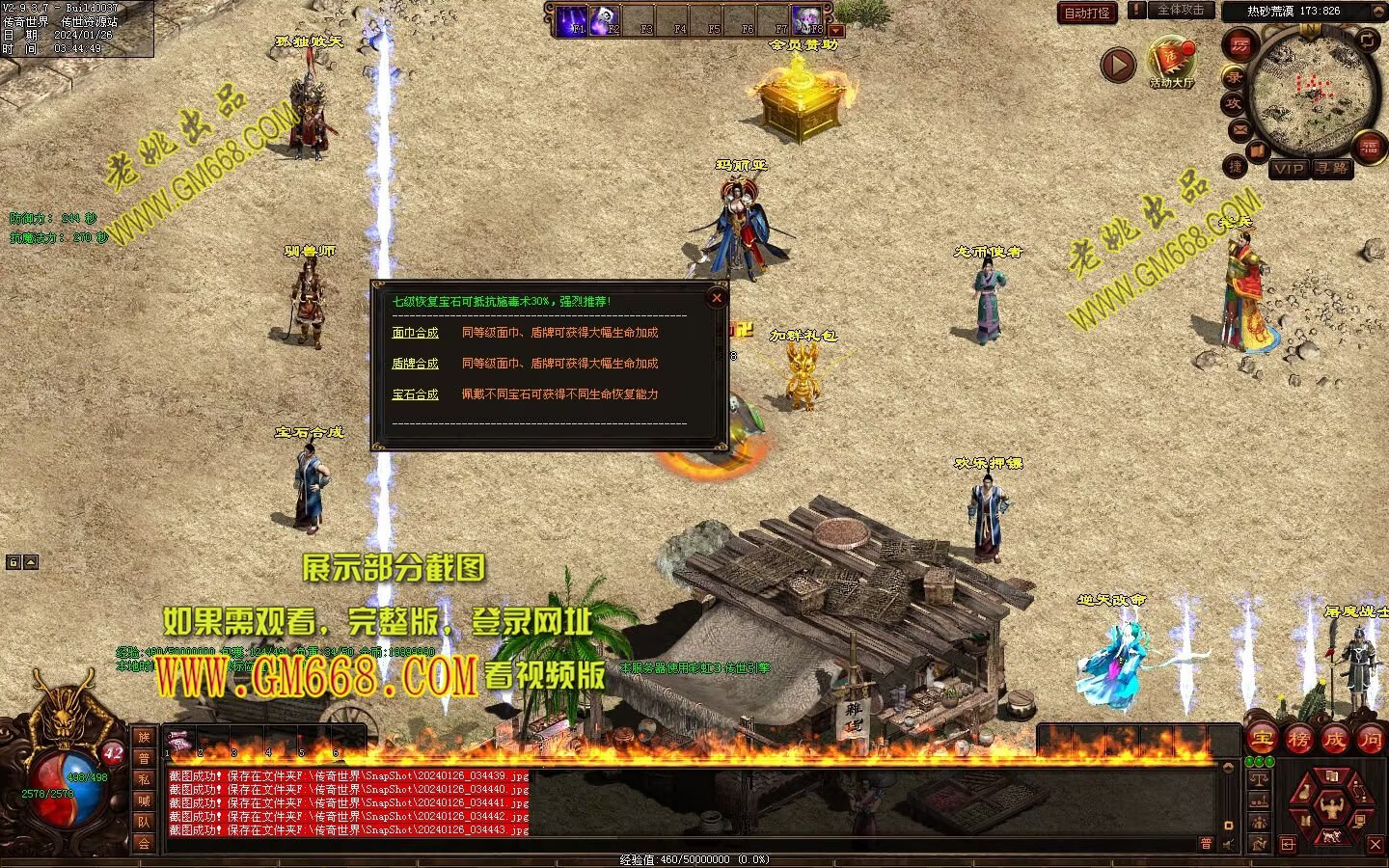Click the round play arrow button
The image size is (1389, 868).
click(x=1118, y=65)
